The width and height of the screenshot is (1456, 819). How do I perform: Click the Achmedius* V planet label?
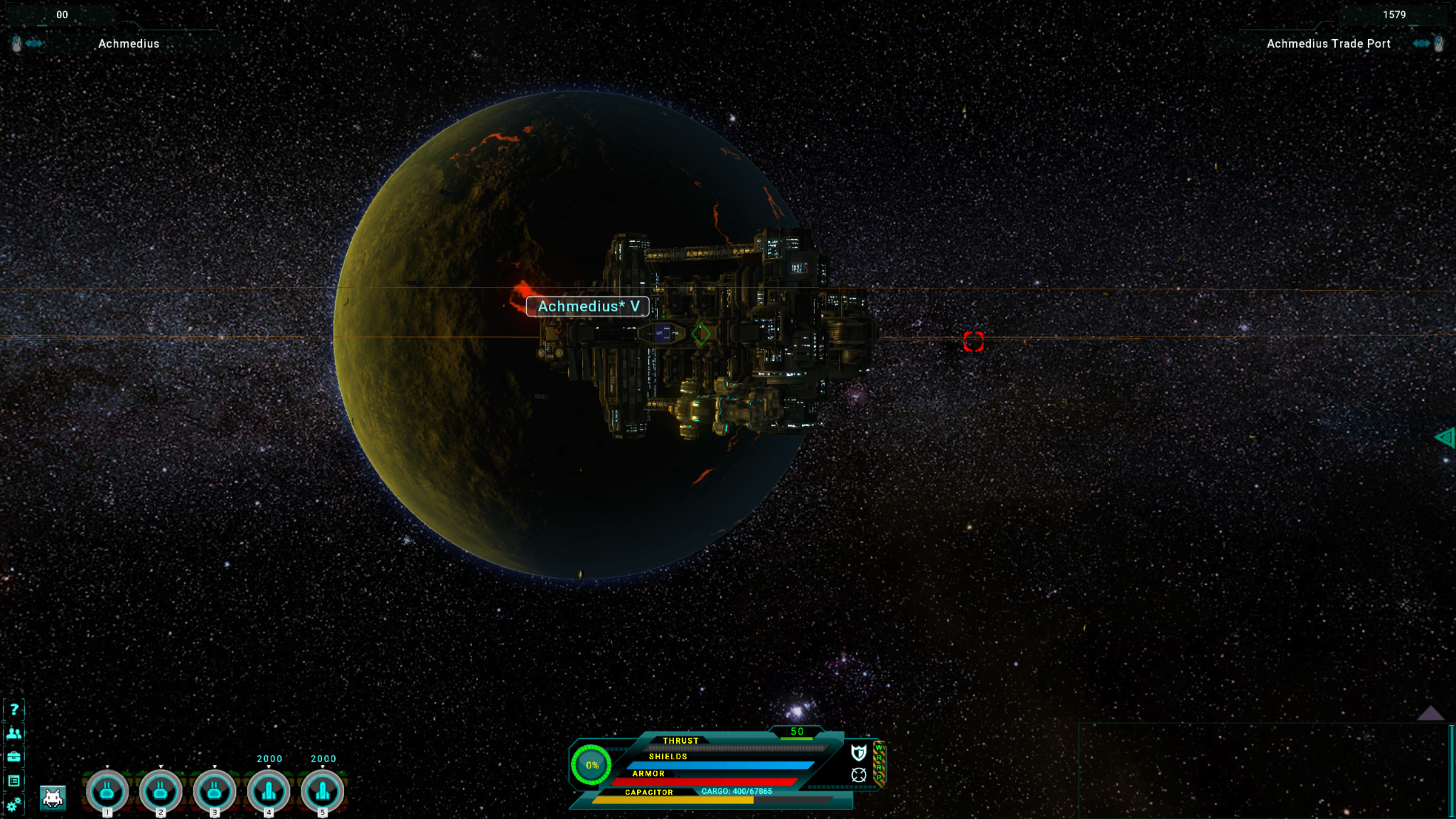[x=588, y=307]
